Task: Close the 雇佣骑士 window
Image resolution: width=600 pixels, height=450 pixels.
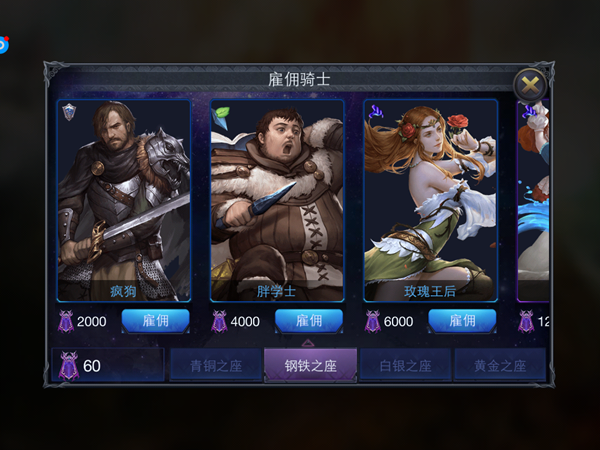Action: point(530,86)
